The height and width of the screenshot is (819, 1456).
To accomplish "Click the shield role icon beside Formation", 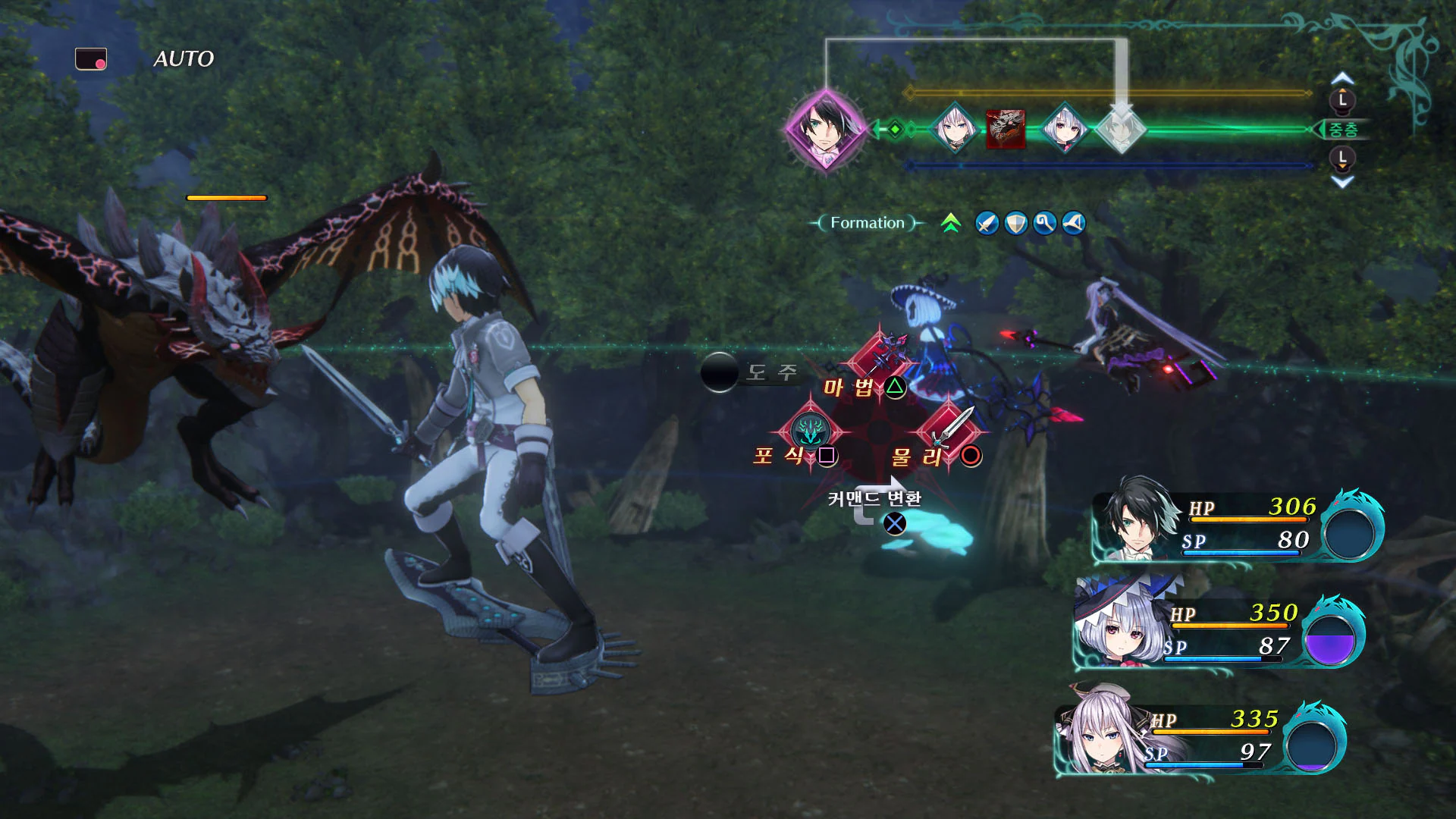I will point(1016,223).
